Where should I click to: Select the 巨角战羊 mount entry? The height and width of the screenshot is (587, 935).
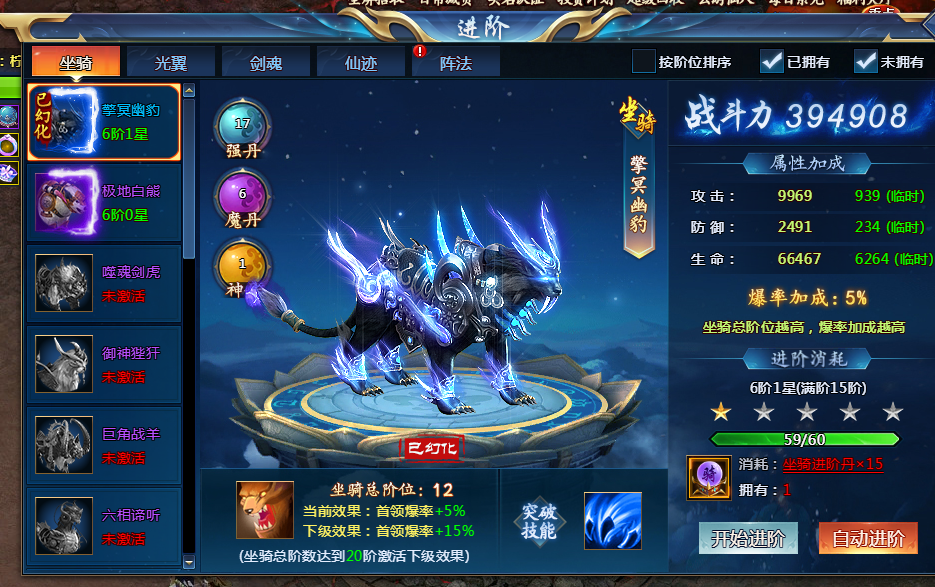[x=103, y=445]
